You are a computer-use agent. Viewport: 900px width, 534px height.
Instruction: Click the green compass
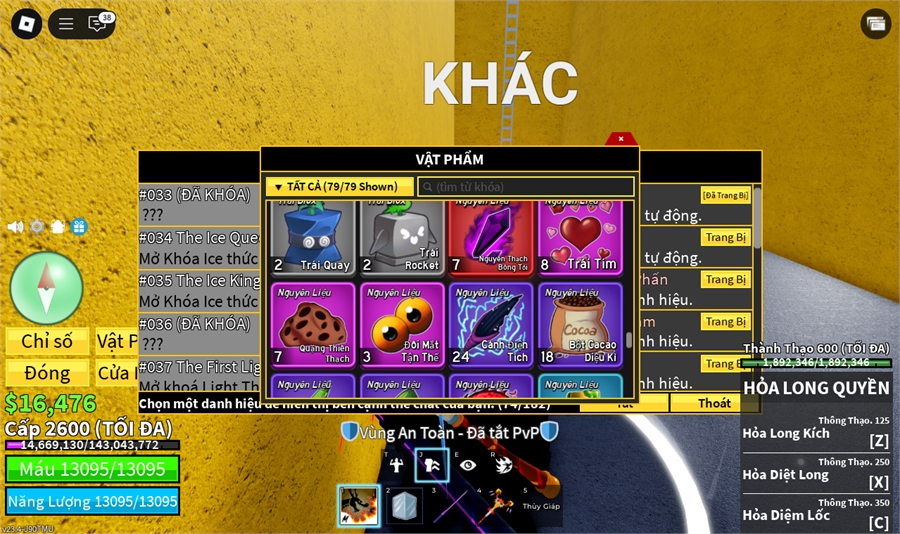tap(46, 288)
